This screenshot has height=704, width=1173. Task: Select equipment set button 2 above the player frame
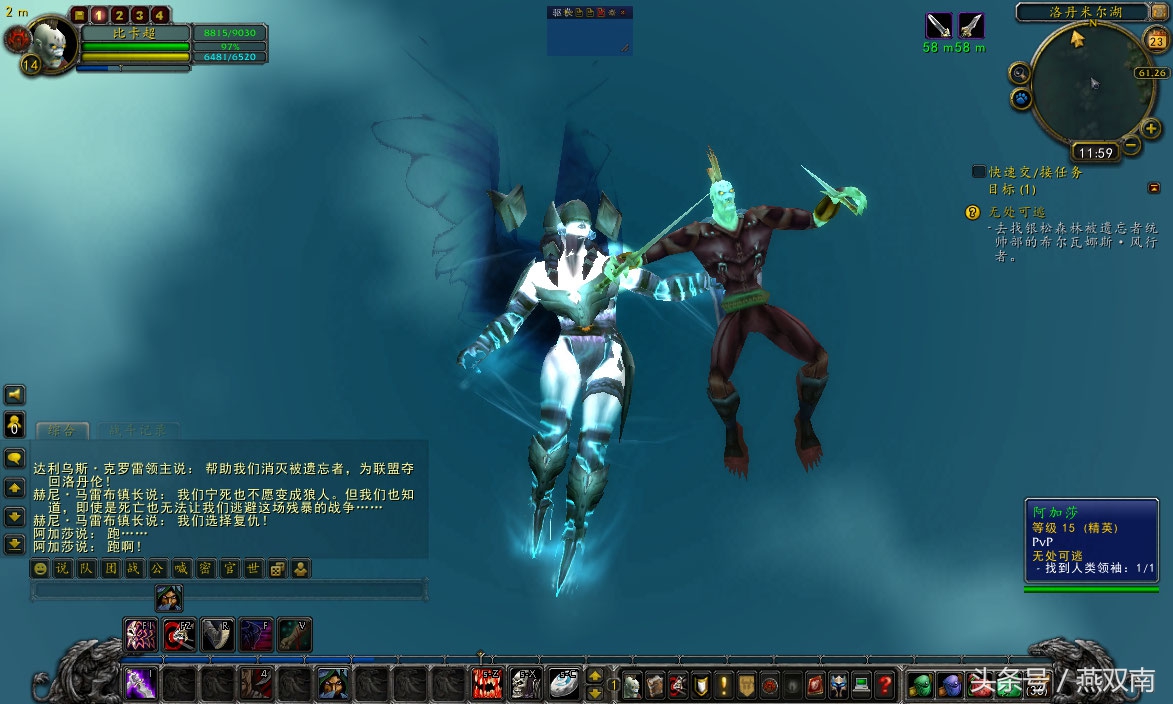click(x=119, y=15)
